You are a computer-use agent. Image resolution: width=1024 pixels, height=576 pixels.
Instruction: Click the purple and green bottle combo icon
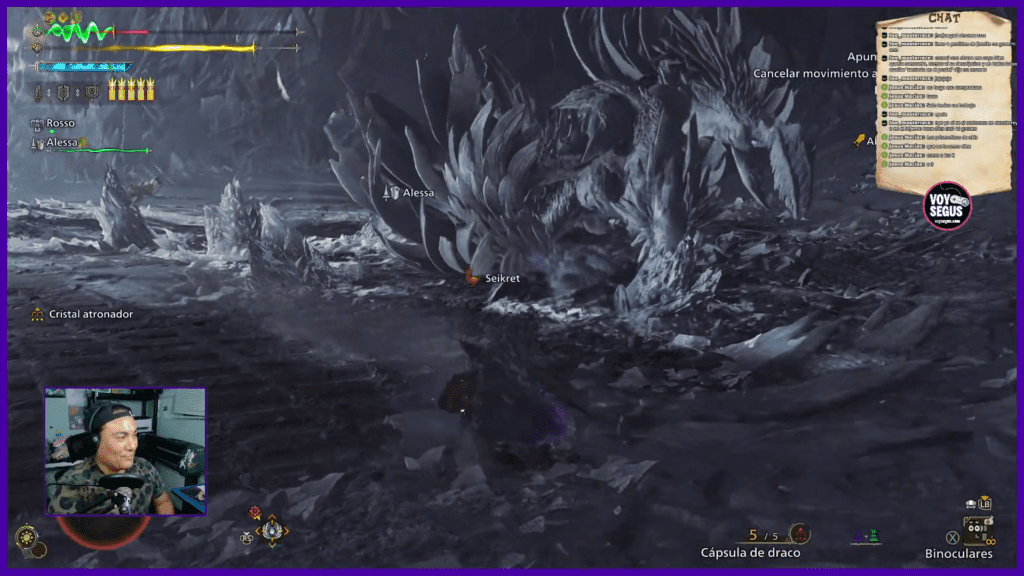click(x=868, y=537)
